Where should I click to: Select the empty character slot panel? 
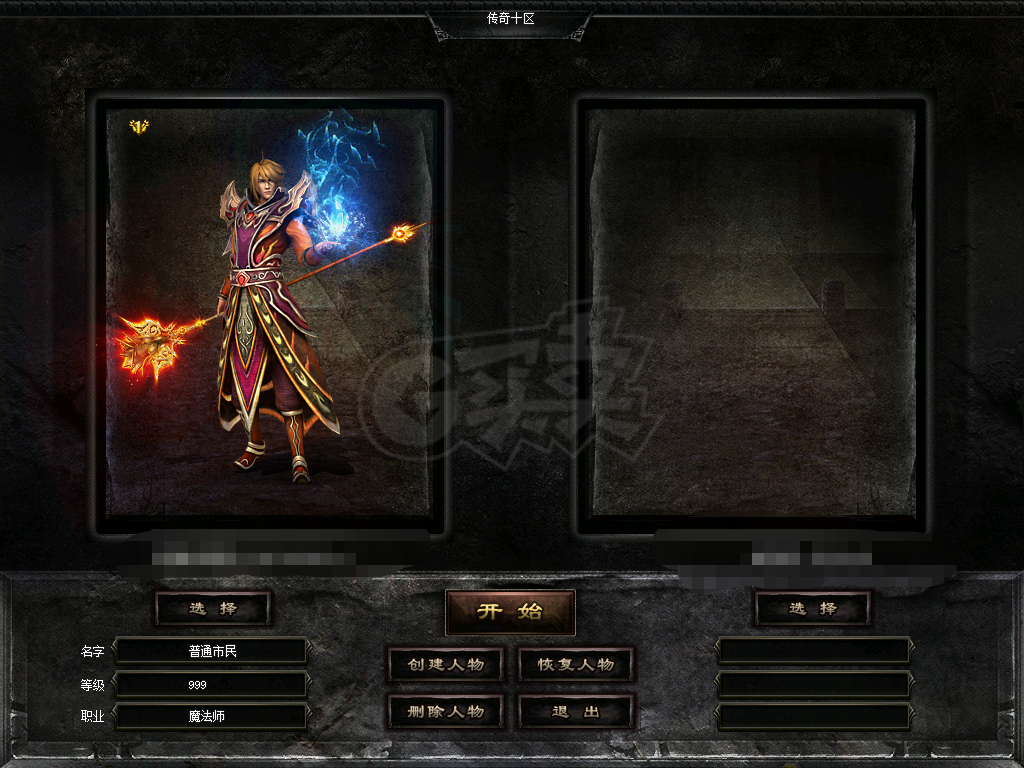pyautogui.click(x=754, y=312)
